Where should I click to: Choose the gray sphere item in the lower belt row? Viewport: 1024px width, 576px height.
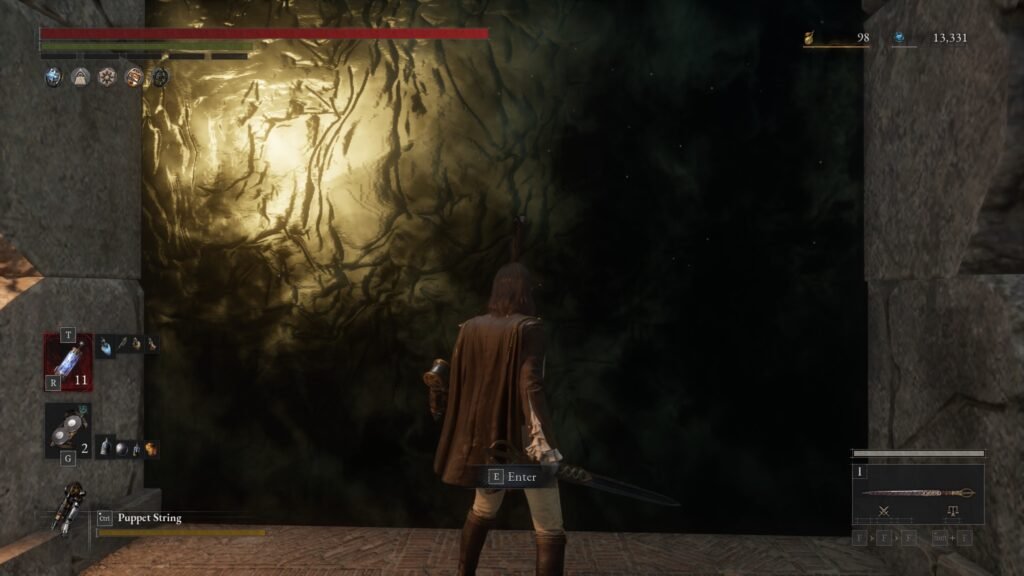click(121, 448)
